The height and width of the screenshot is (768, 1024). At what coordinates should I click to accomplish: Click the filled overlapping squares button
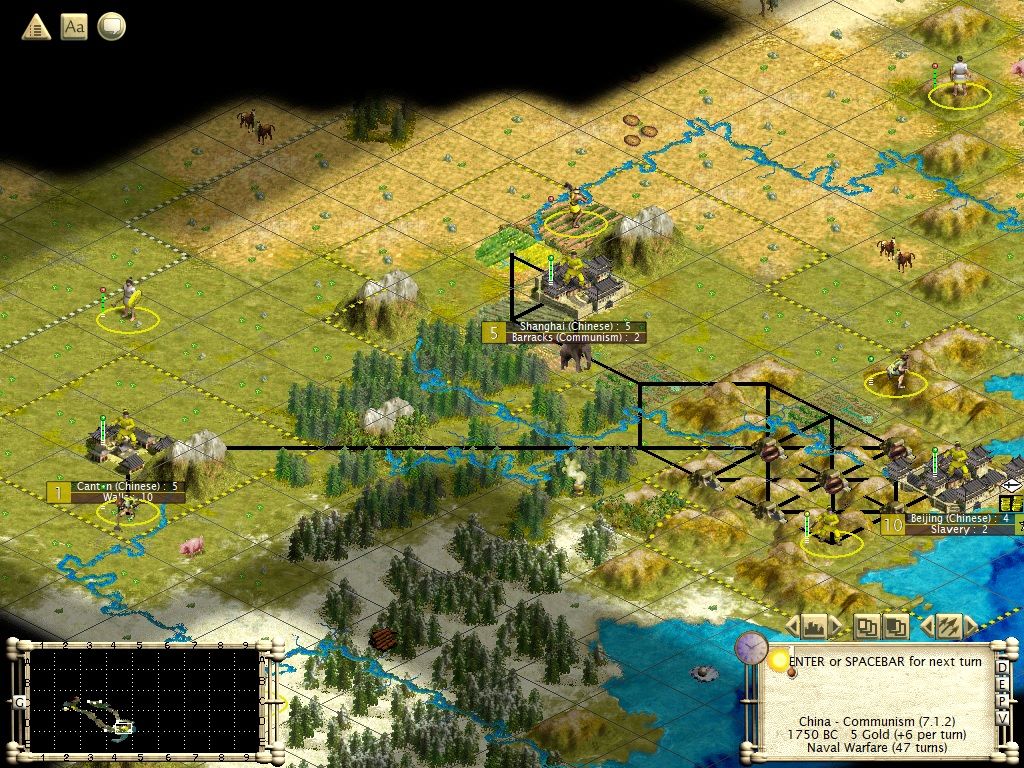(x=895, y=627)
